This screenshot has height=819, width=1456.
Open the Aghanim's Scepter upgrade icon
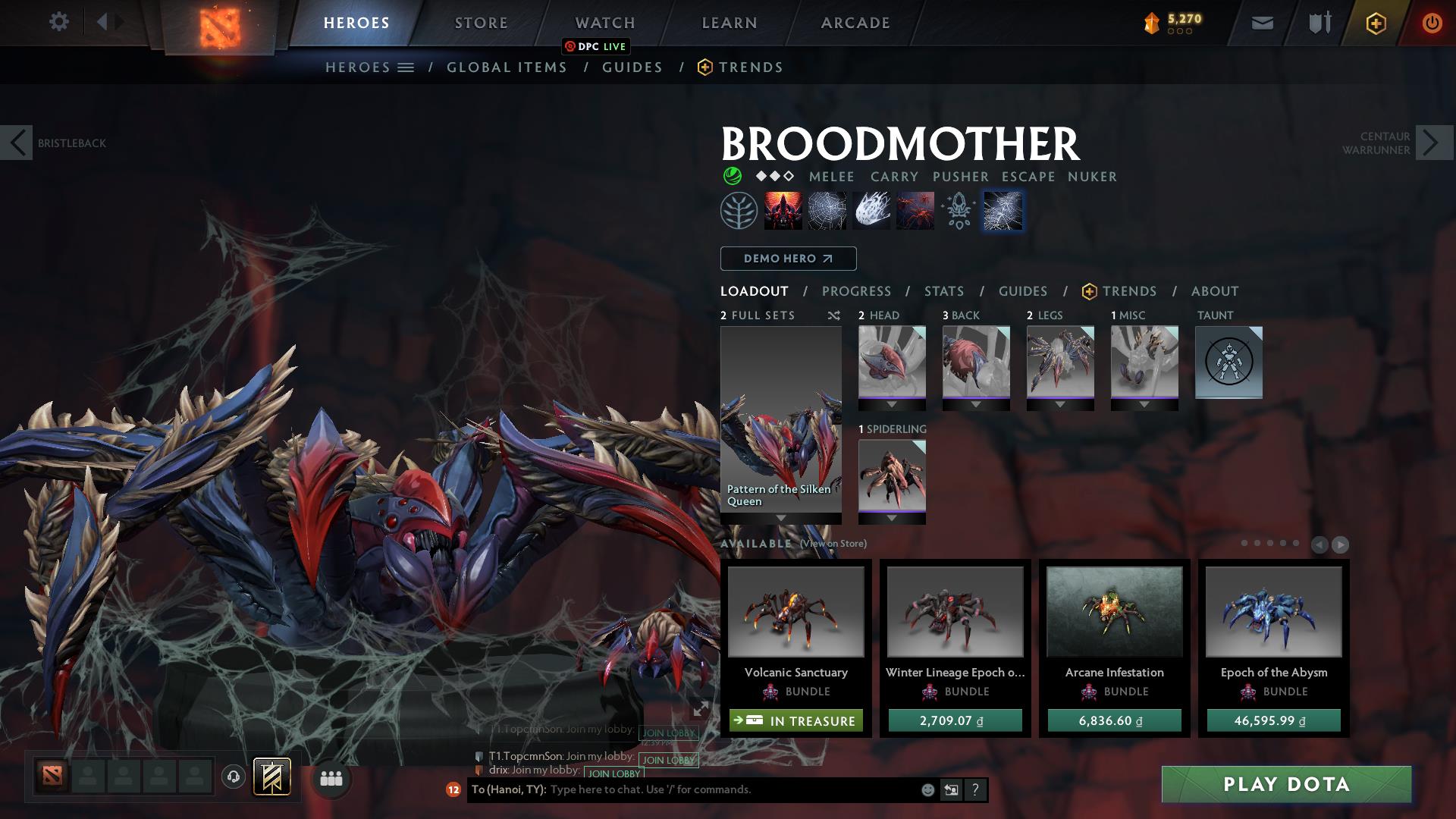tap(958, 211)
